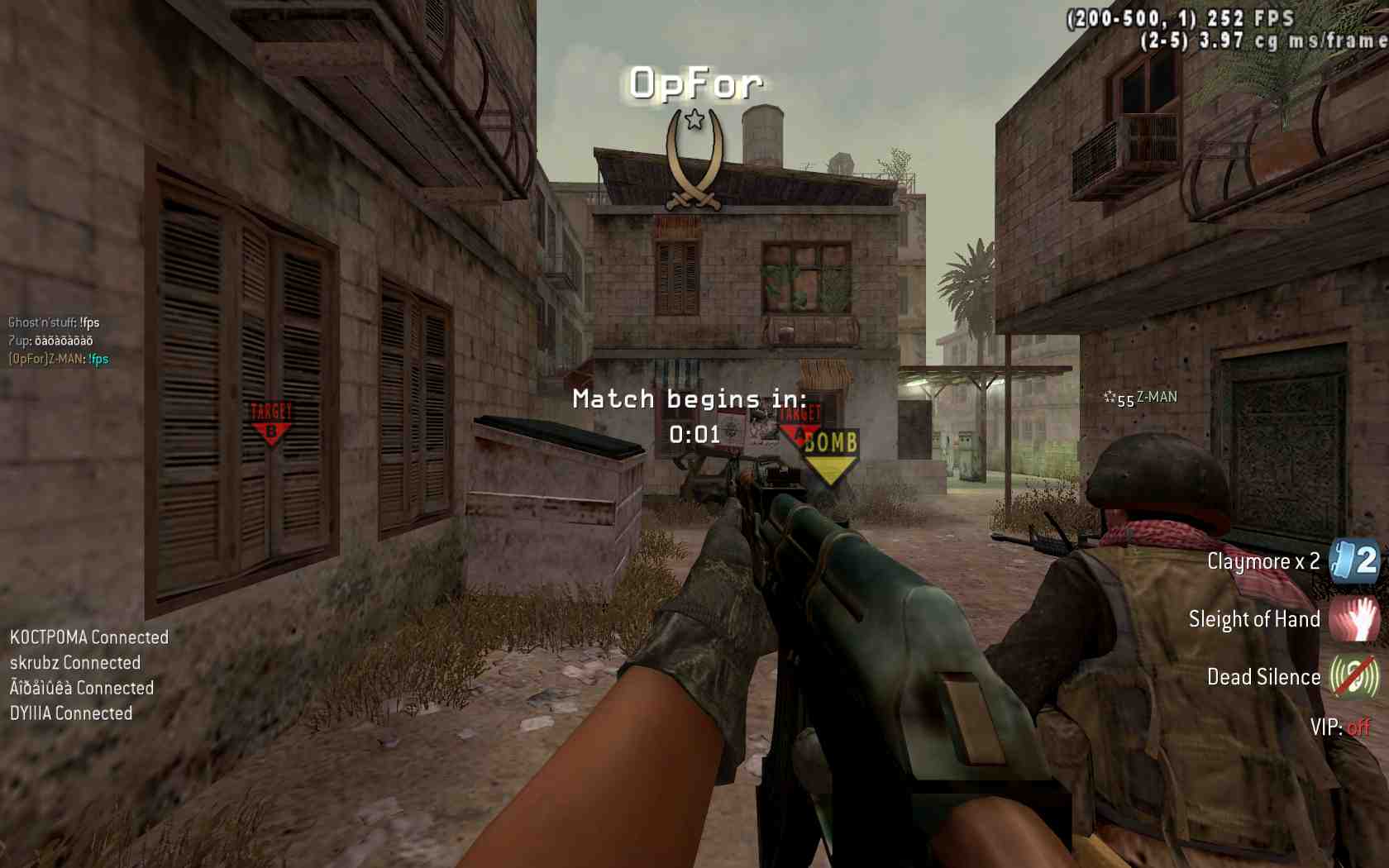Viewport: 1389px width, 868px height.
Task: Select the red Target B objective marker
Action: (270, 423)
